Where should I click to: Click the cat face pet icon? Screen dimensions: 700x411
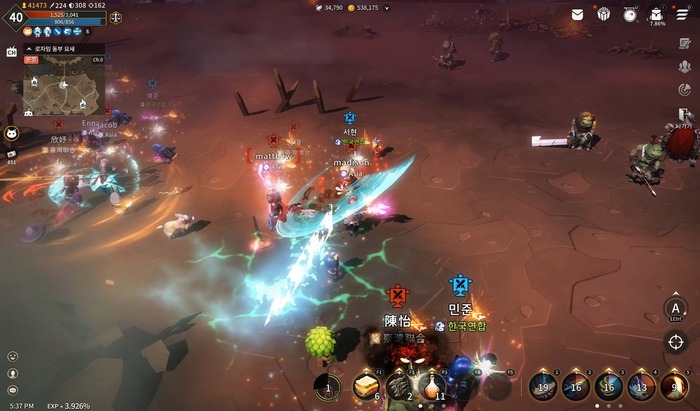pyautogui.click(x=12, y=133)
